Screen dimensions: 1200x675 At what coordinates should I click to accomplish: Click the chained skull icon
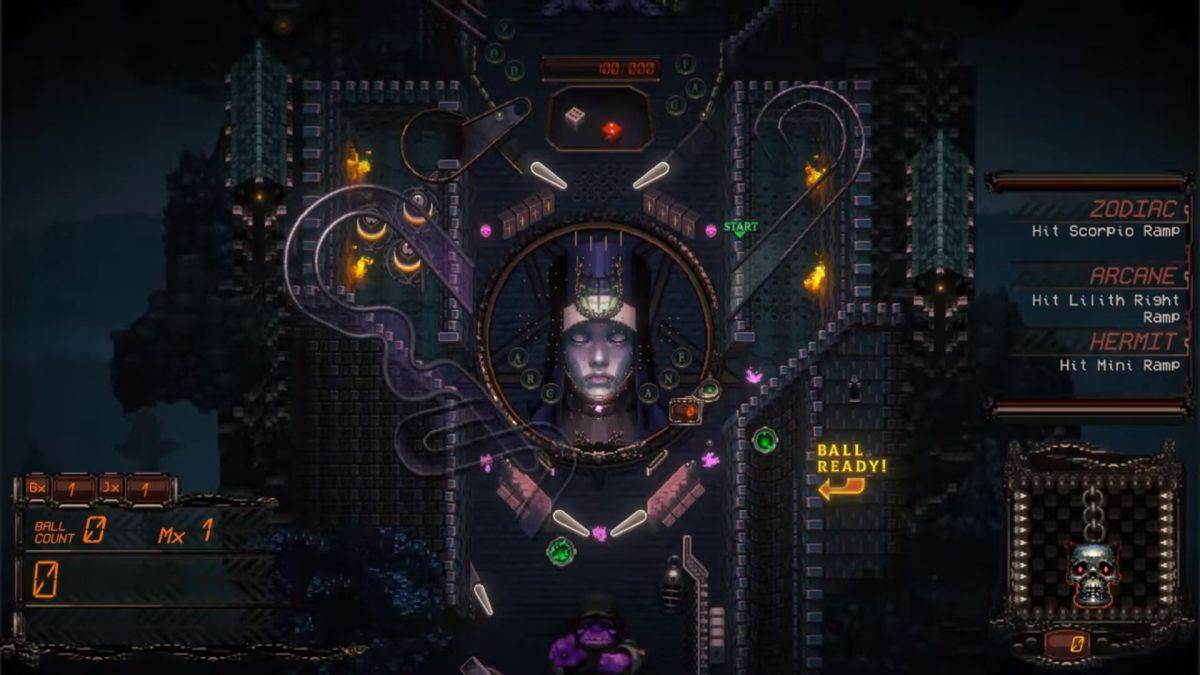point(1092,571)
